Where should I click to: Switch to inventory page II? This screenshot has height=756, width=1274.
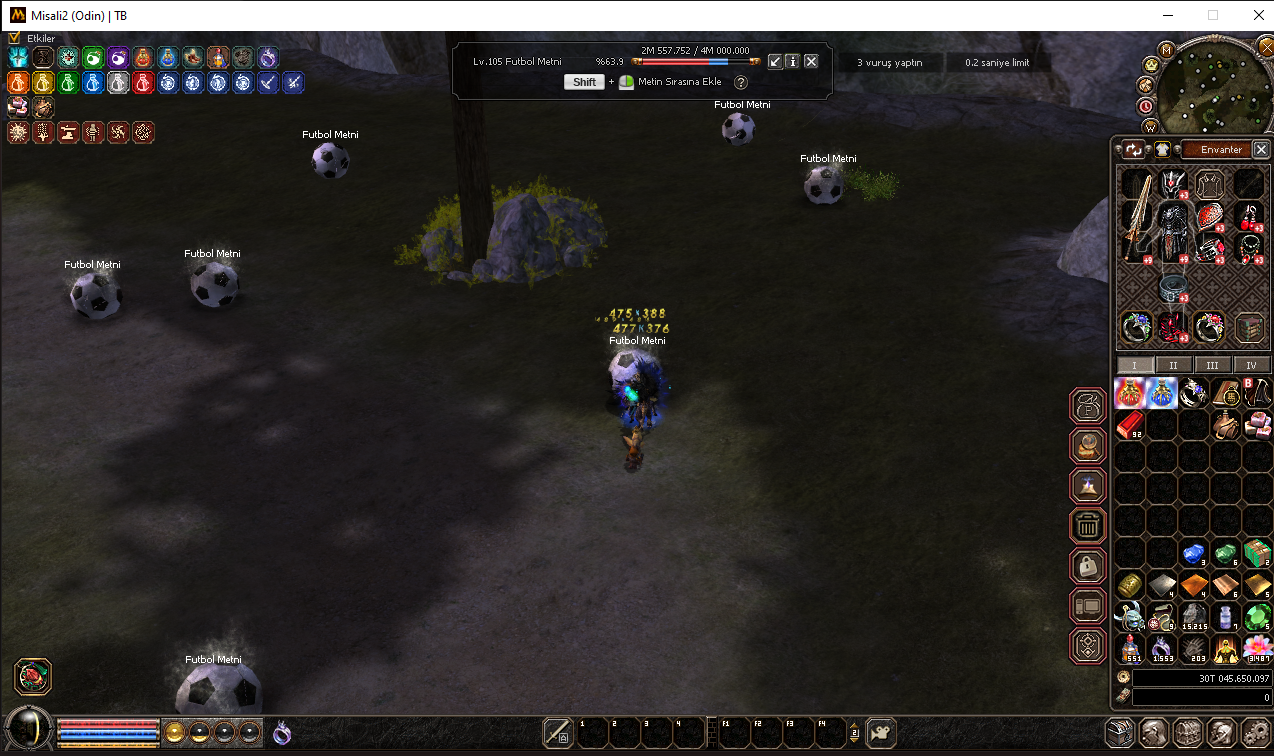click(x=1173, y=366)
